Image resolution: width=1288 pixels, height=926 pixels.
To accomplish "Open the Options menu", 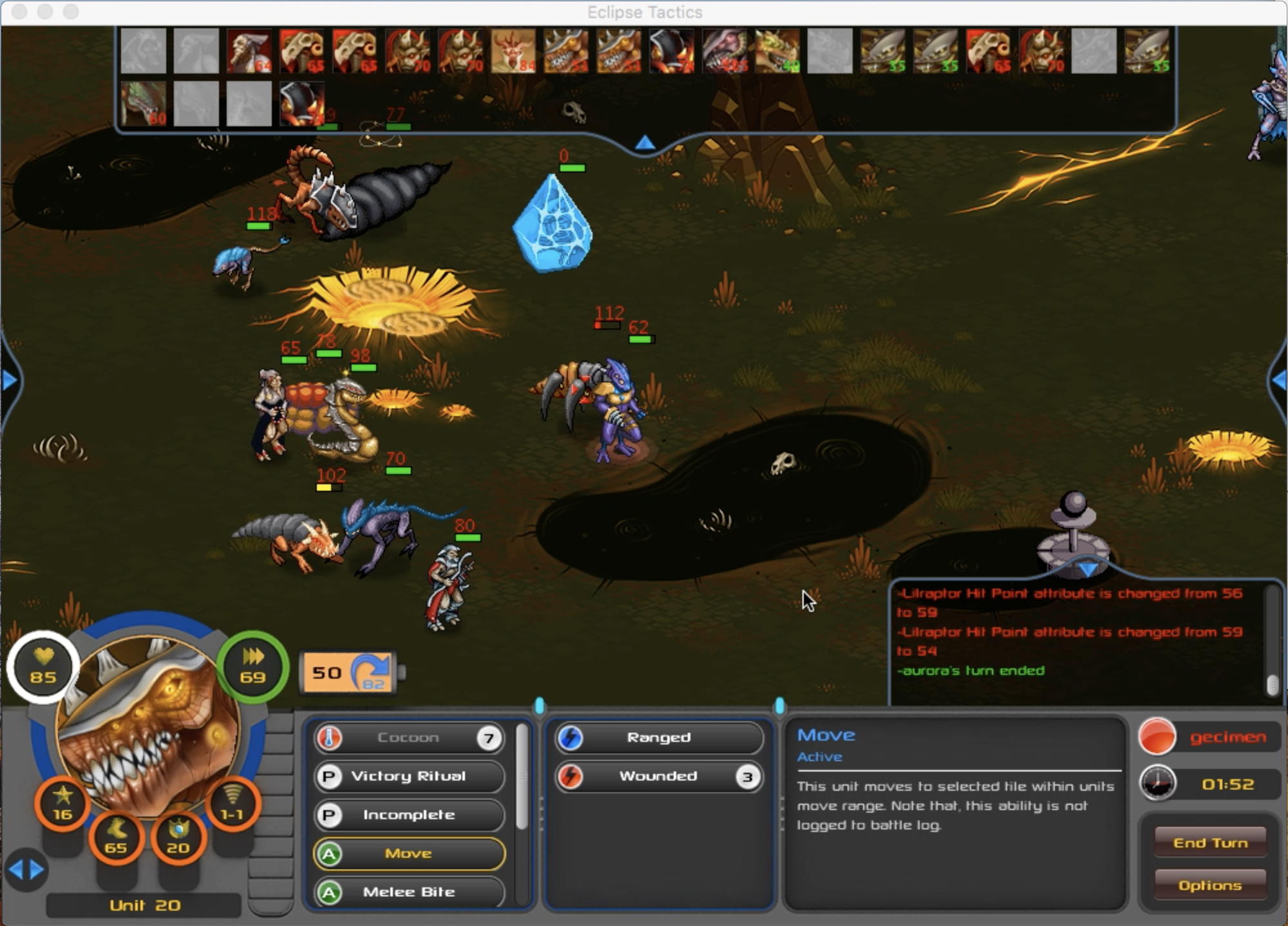I will click(x=1209, y=885).
